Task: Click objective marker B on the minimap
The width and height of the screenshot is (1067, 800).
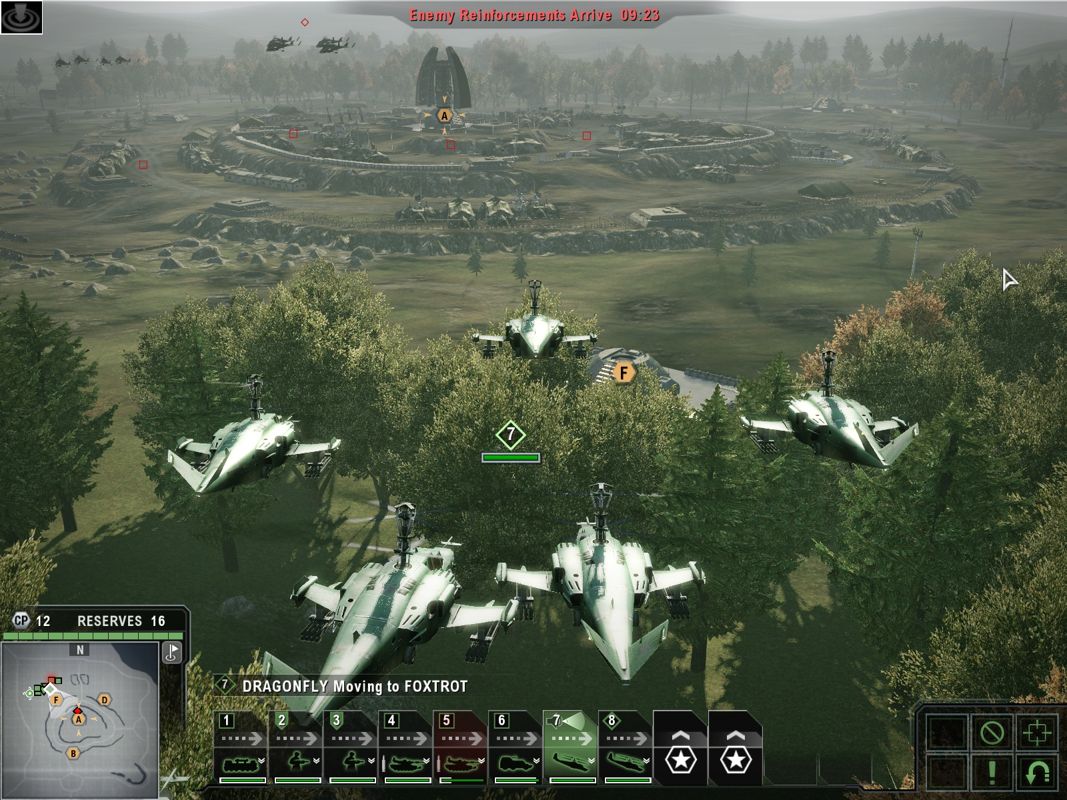Action: (x=73, y=753)
